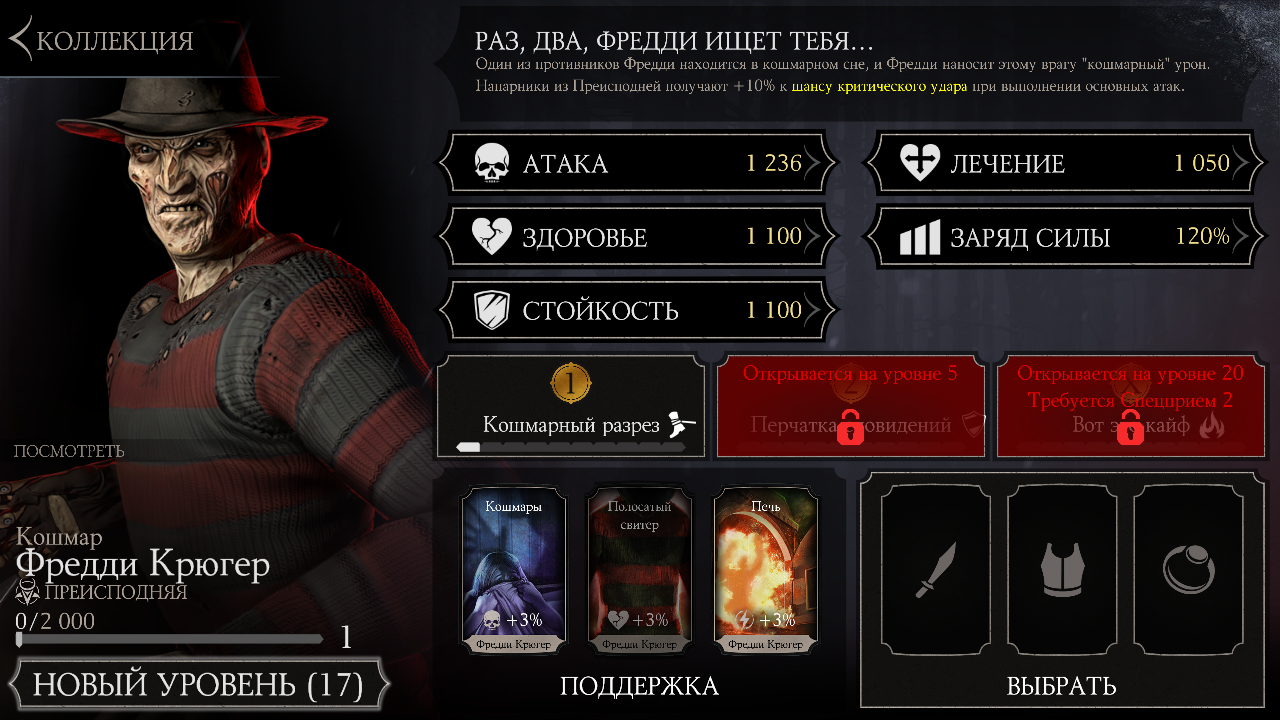Go back to Коллекция

(104, 40)
